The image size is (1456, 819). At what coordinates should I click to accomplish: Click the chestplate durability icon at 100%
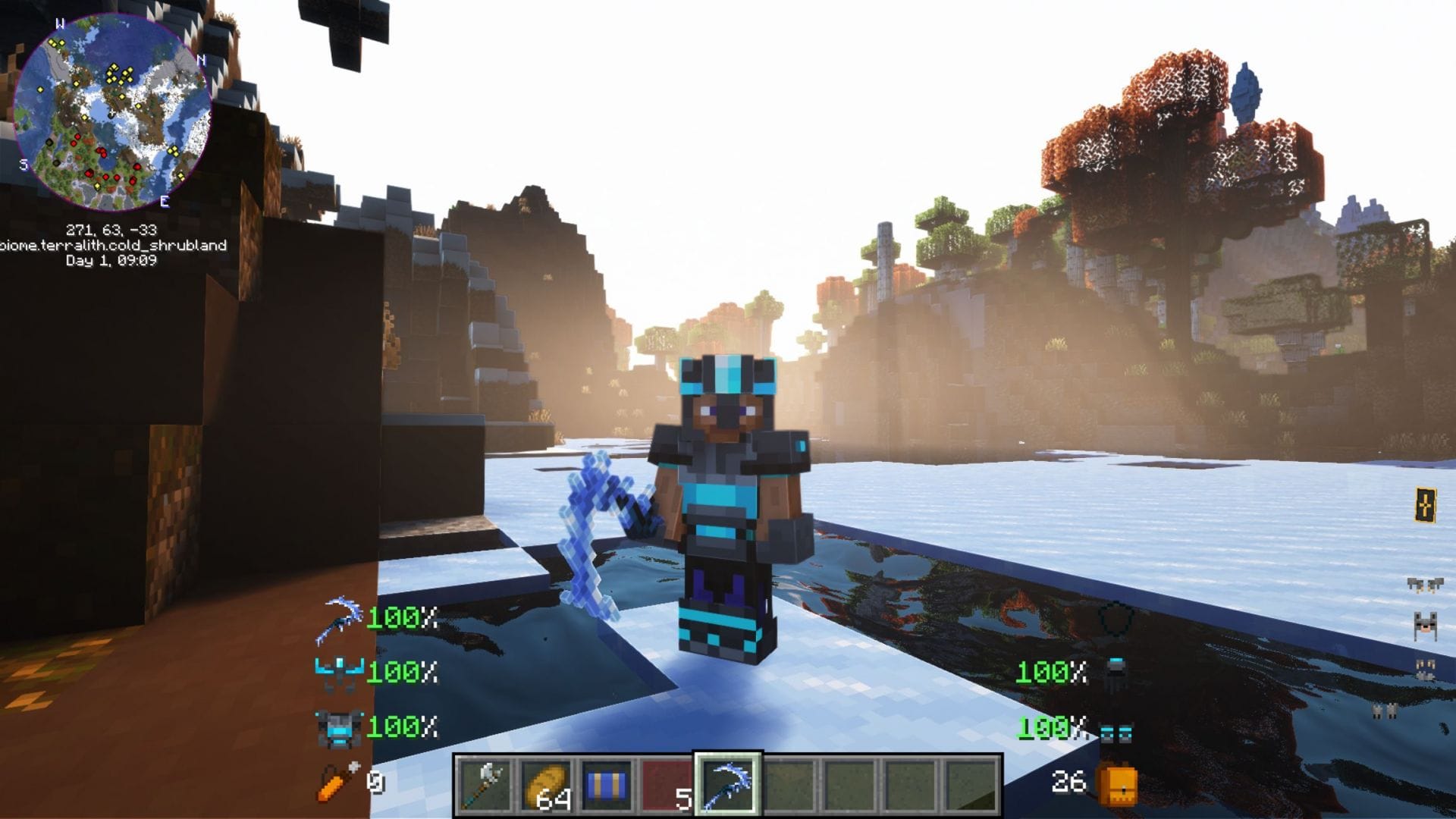click(x=339, y=727)
